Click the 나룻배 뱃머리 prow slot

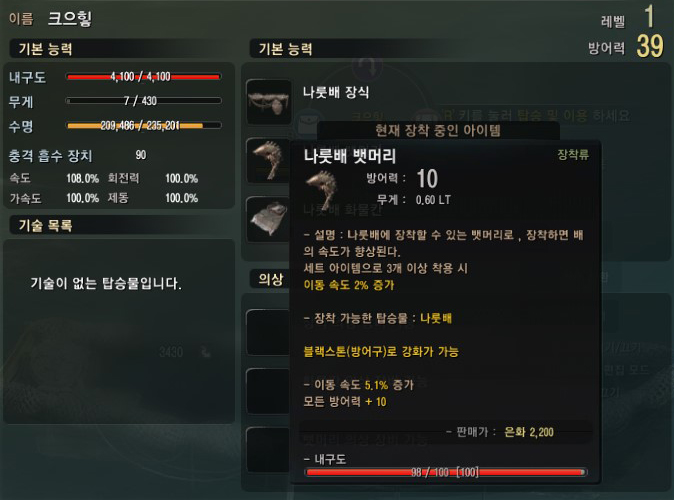coord(268,160)
